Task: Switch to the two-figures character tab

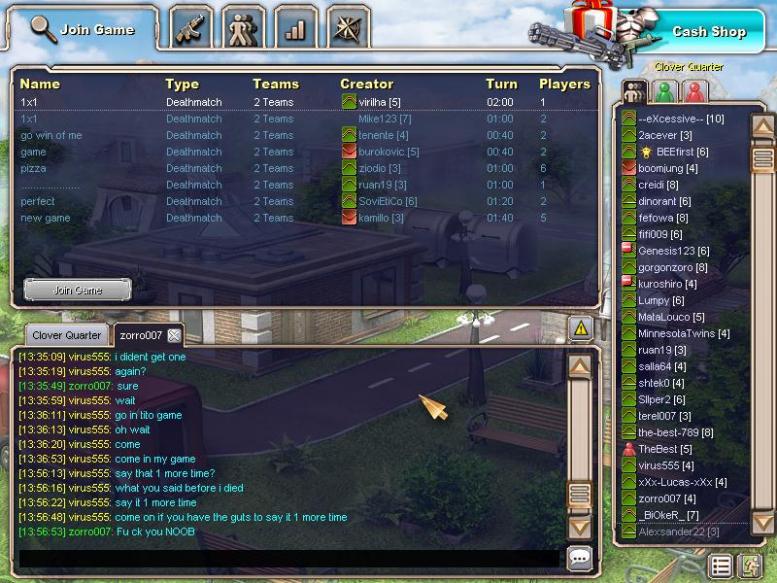Action: tap(243, 29)
